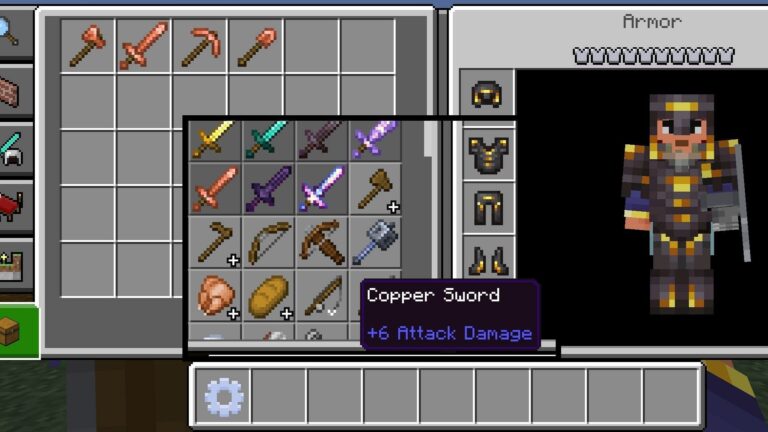The width and height of the screenshot is (768, 432).
Task: Select the bow slot
Action: click(268, 242)
